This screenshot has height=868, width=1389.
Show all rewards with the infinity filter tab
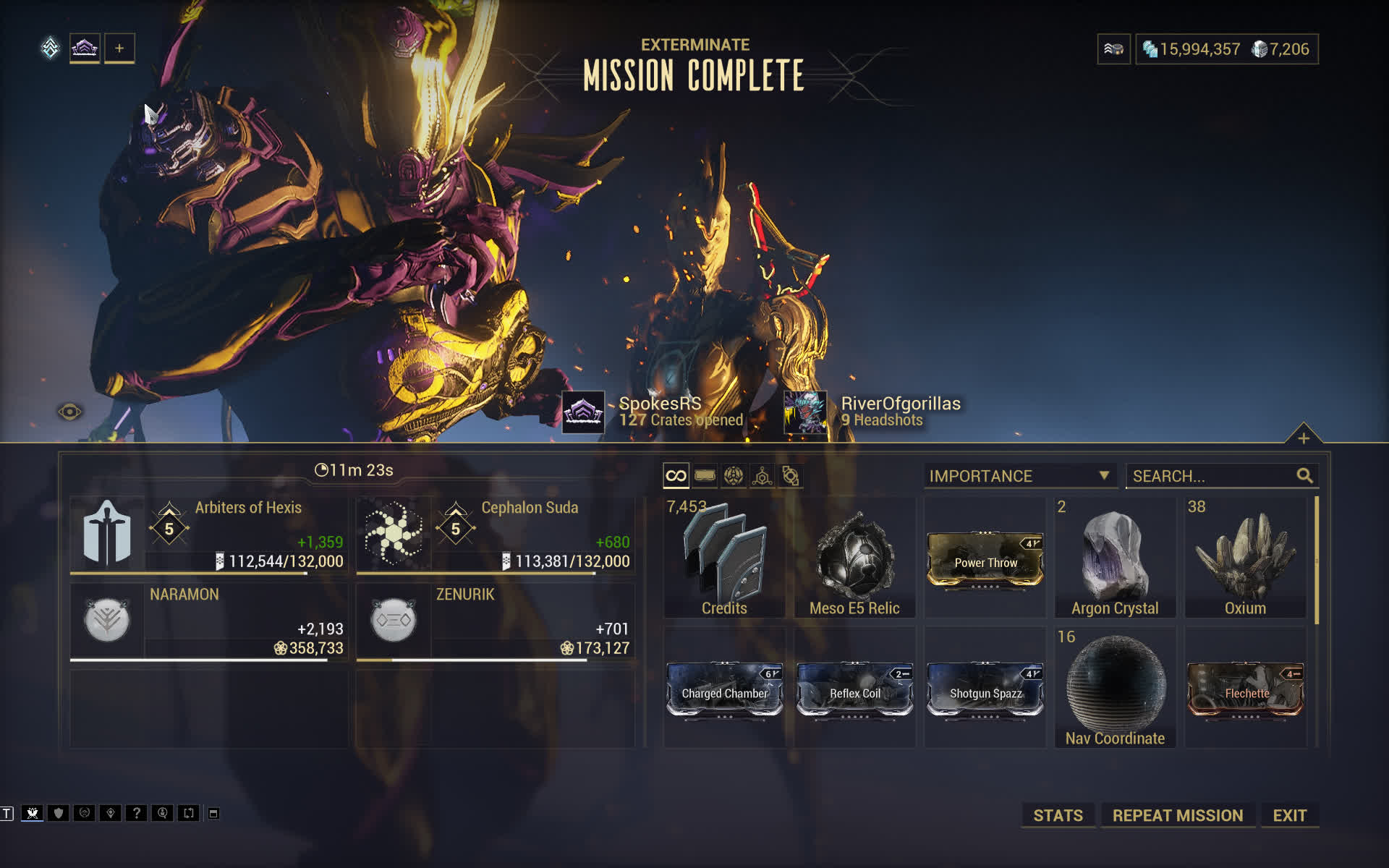pyautogui.click(x=676, y=476)
